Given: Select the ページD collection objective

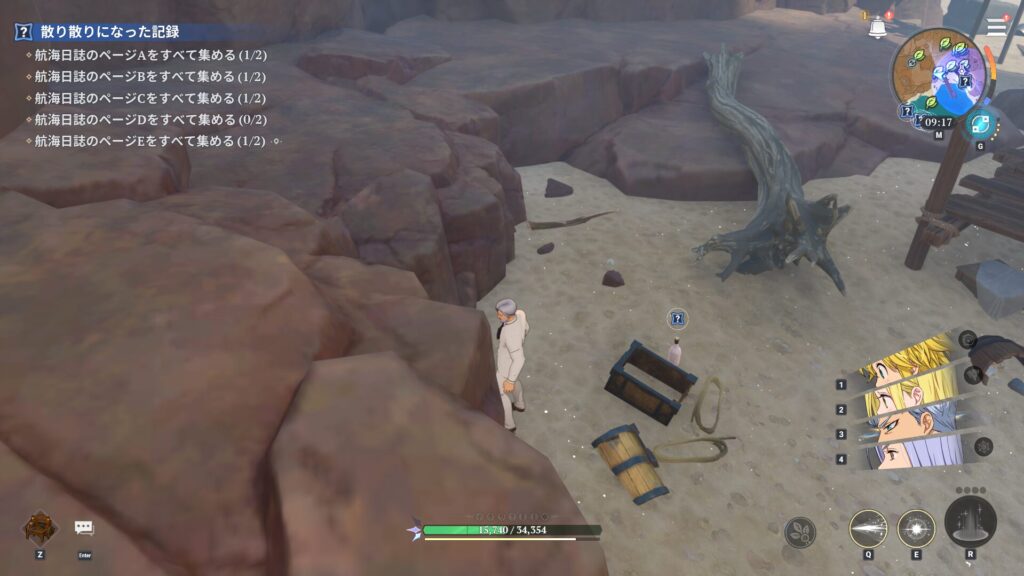Looking at the screenshot, I should coord(149,120).
